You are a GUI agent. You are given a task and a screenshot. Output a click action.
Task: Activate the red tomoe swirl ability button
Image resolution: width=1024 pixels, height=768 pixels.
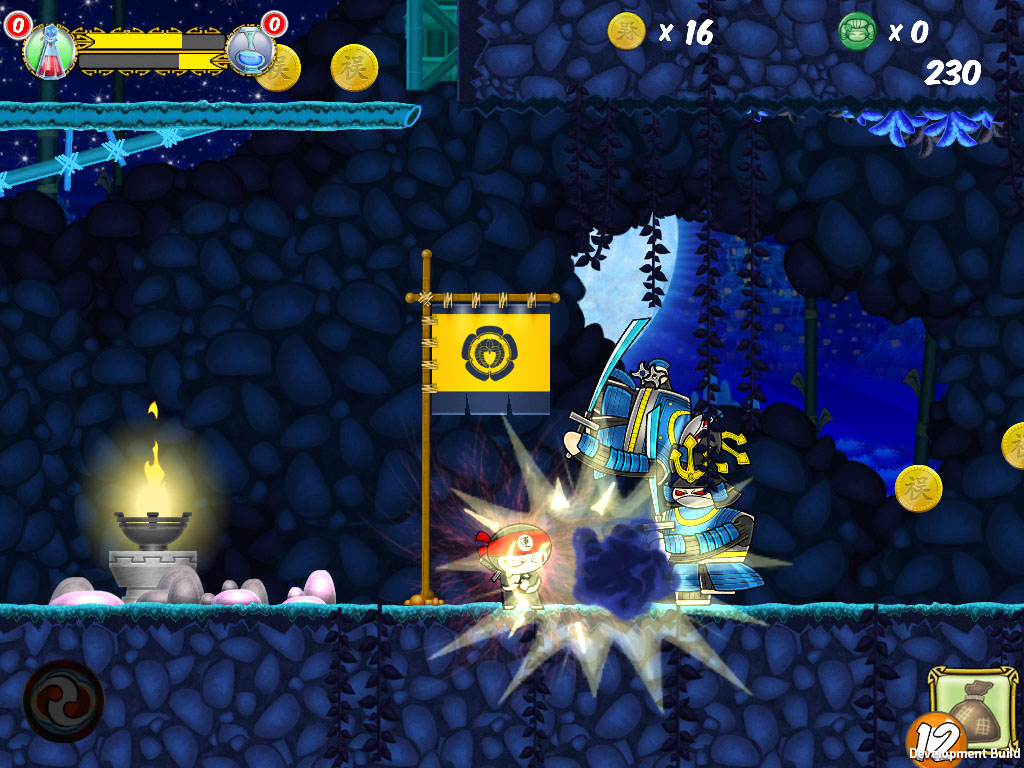pos(63,700)
